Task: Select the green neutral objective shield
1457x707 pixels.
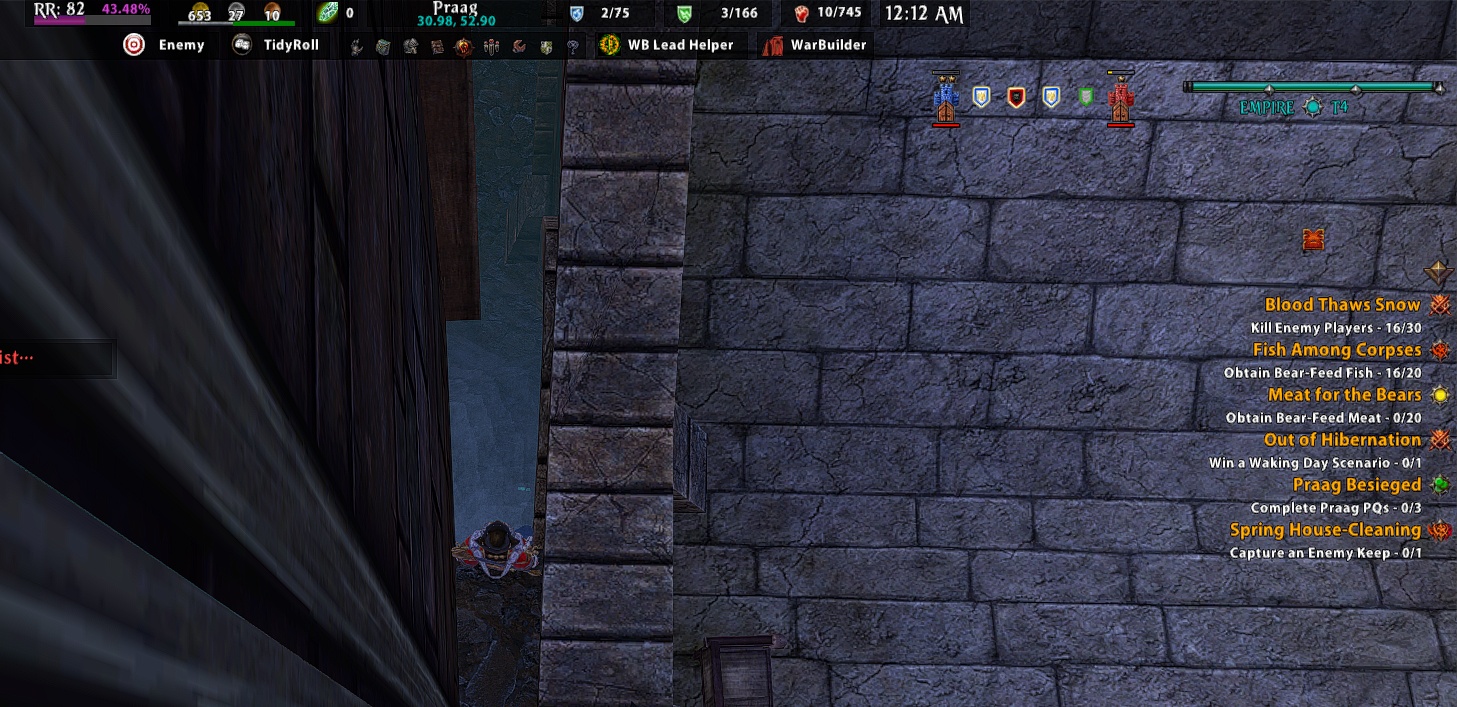Action: click(1086, 97)
